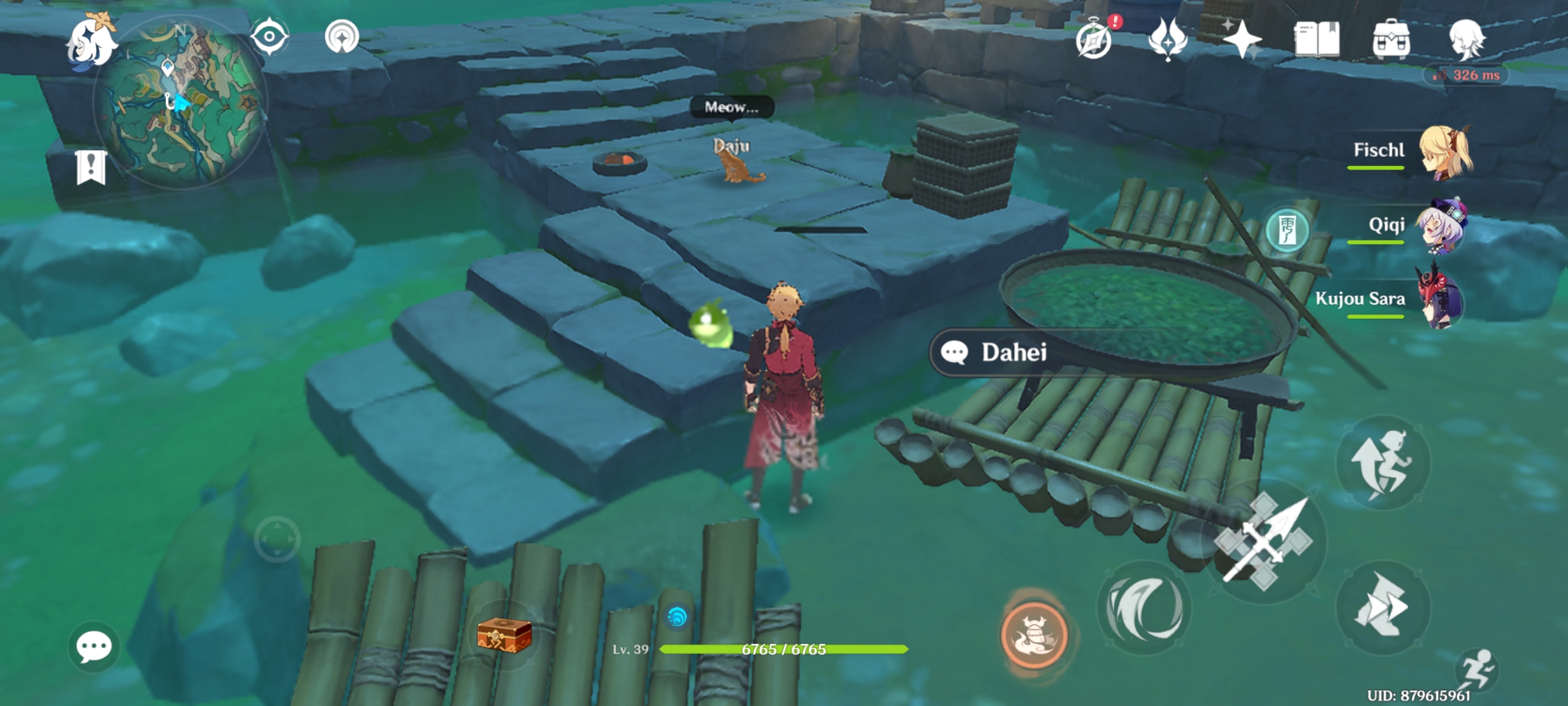Open the Battle Pass screen
Screen dimensions: 1568x706
click(1169, 41)
